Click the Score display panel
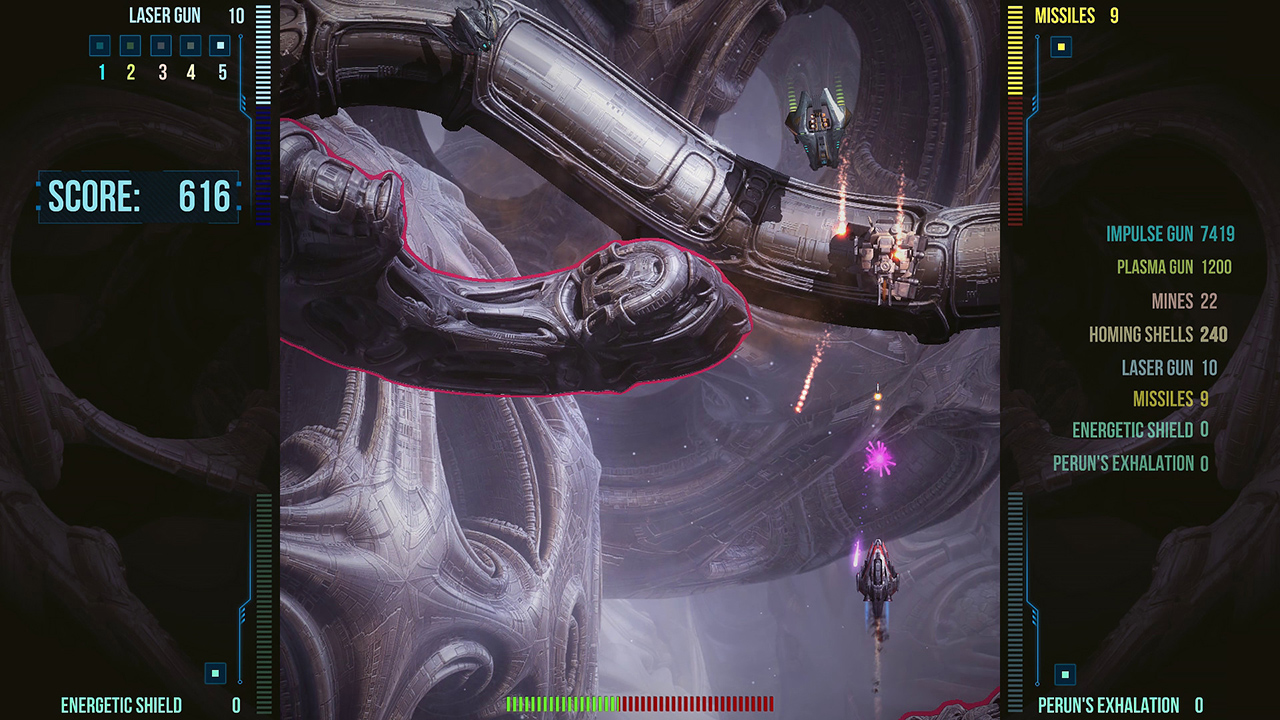This screenshot has height=720, width=1280. (139, 197)
